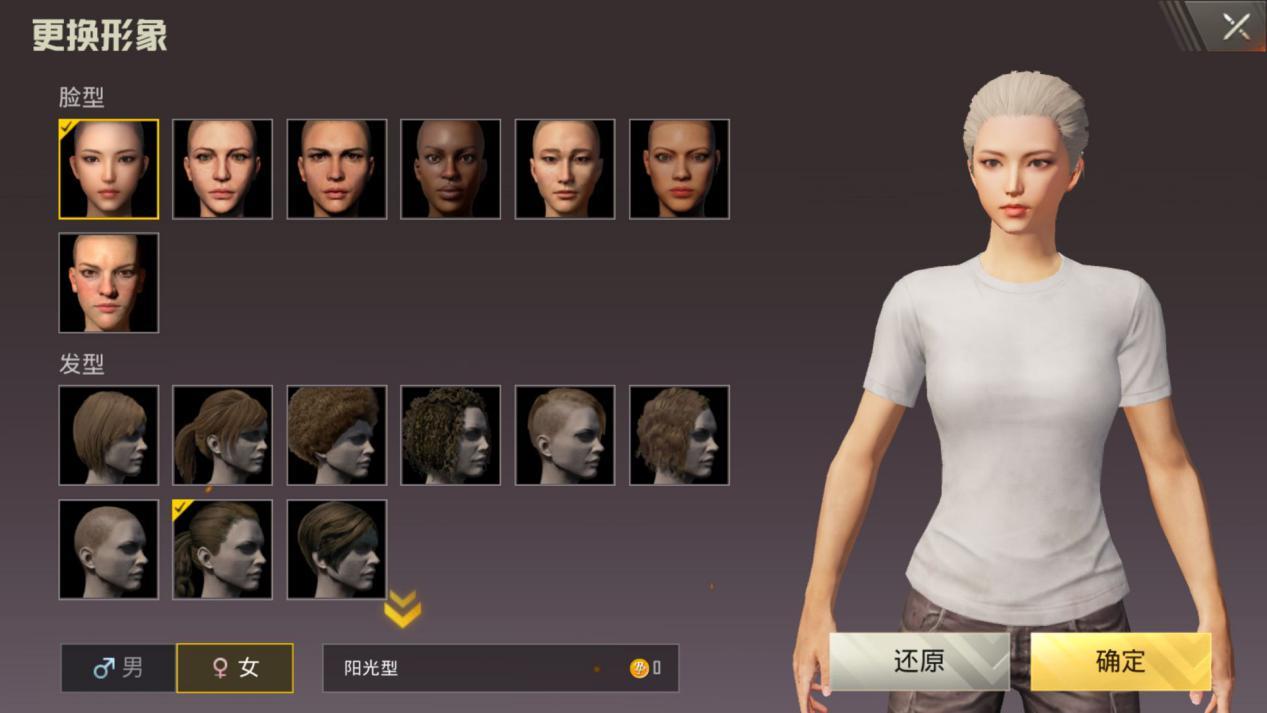Viewport: 1267px width, 713px height.
Task: Select the loose low ponytail hairstyle in the top row
Action: (x=223, y=435)
